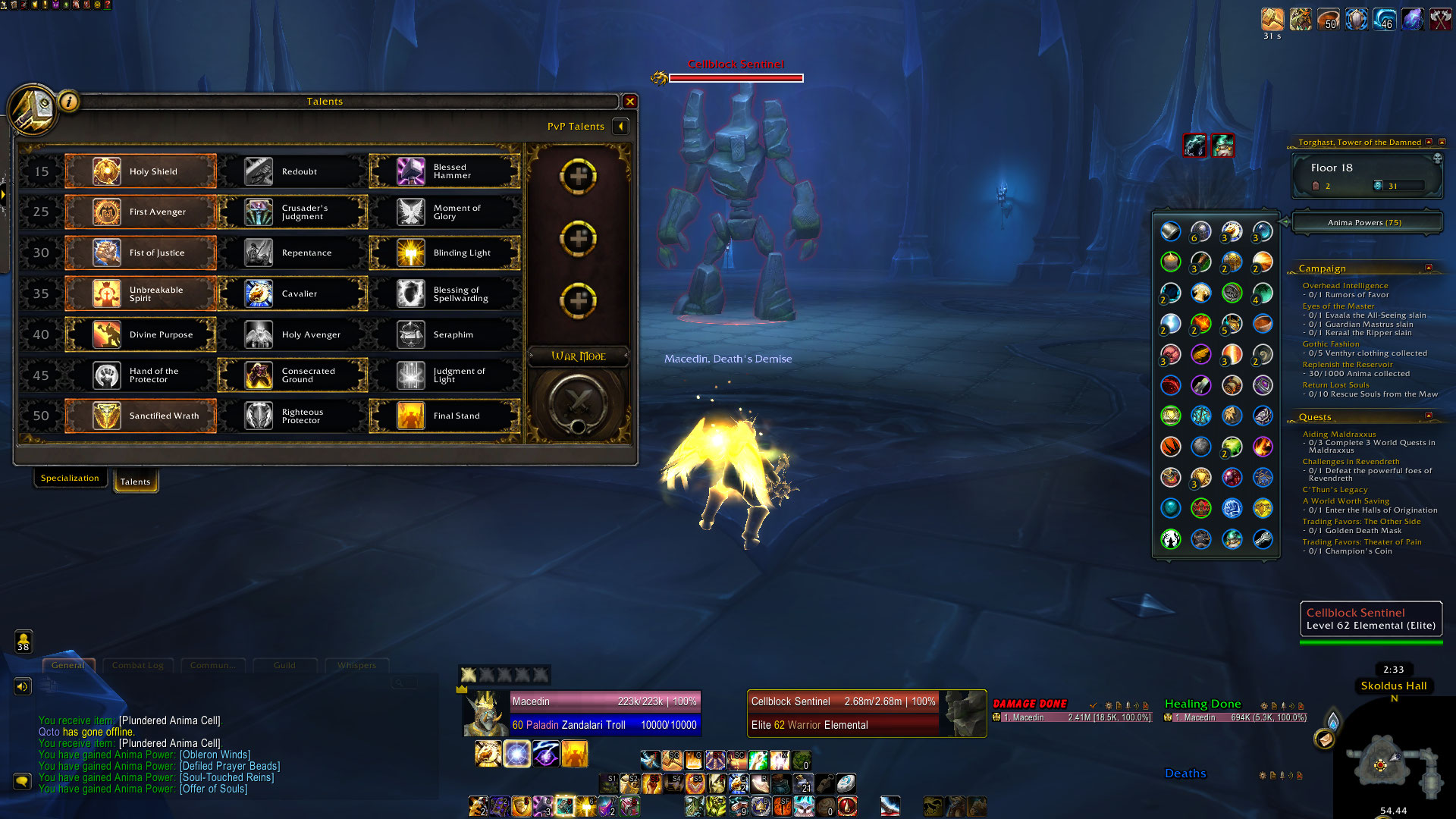The image size is (1456, 819).
Task: Select the Cavalier talent
Action: (293, 293)
